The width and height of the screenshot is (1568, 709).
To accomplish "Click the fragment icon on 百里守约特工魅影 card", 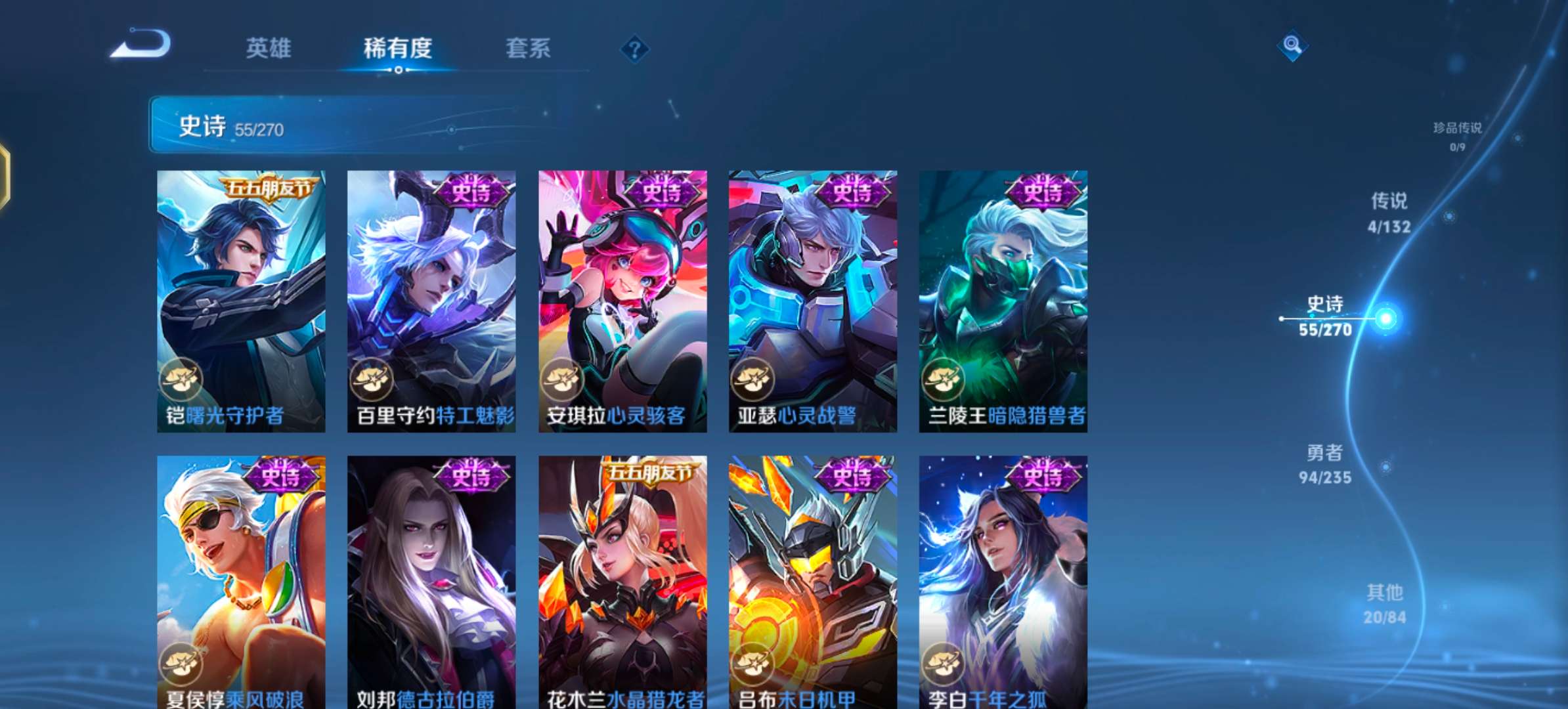I will [x=372, y=379].
